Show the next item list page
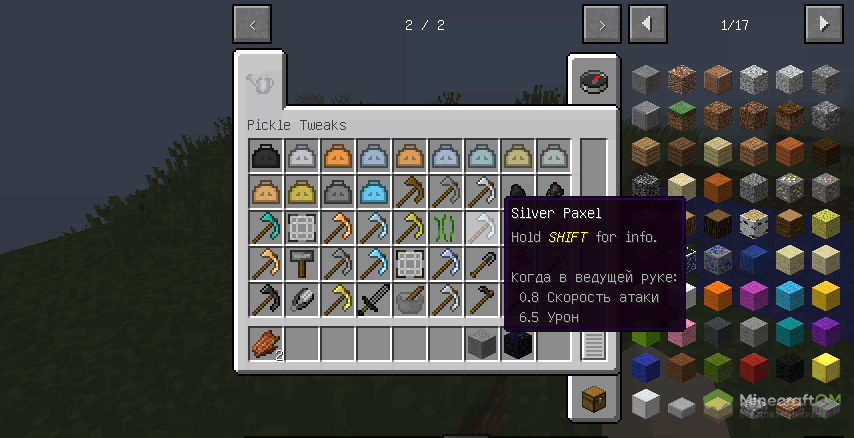This screenshot has height=438, width=854. (824, 24)
